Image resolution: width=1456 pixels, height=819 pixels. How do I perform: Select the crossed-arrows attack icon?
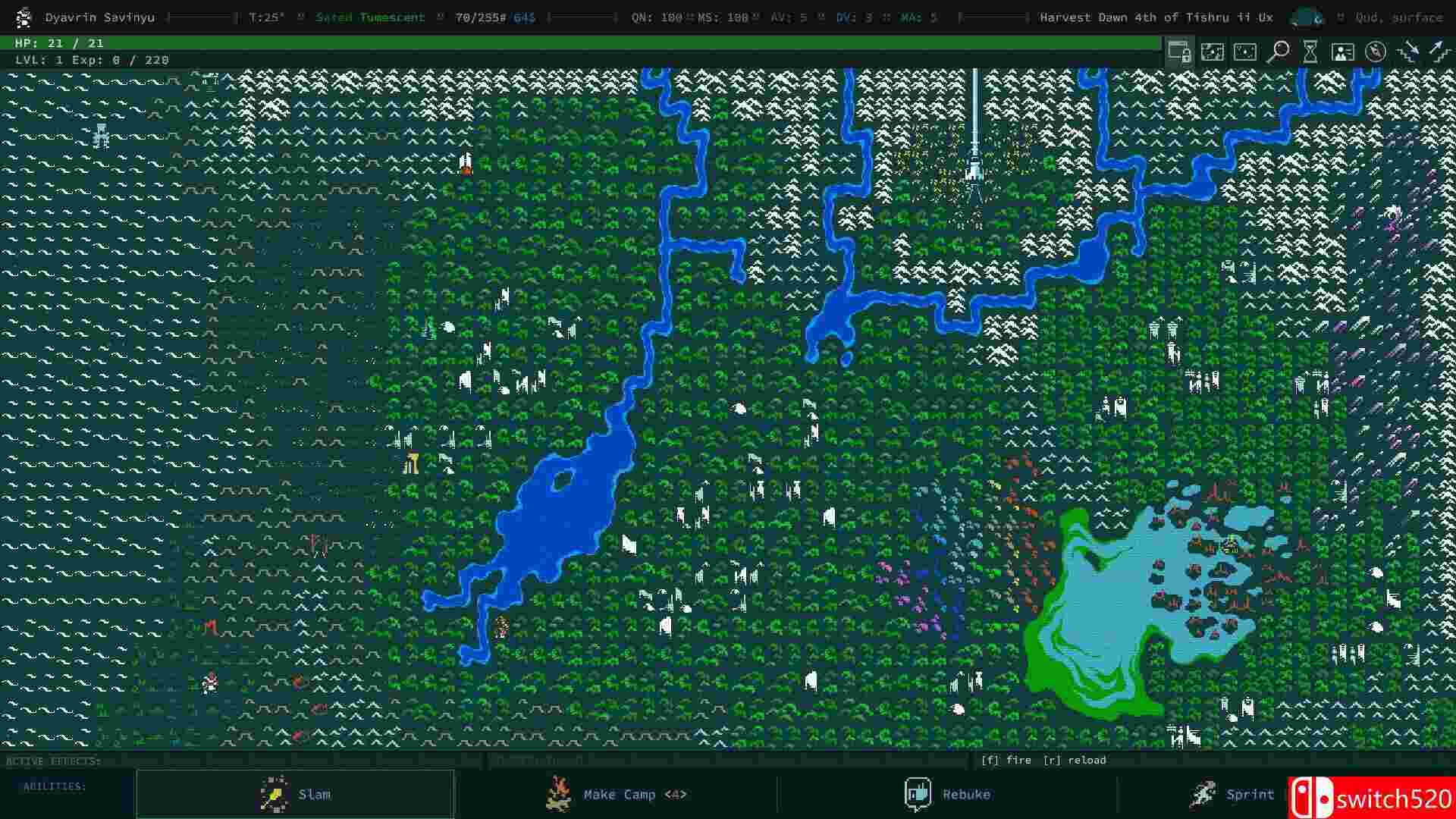(x=1408, y=52)
